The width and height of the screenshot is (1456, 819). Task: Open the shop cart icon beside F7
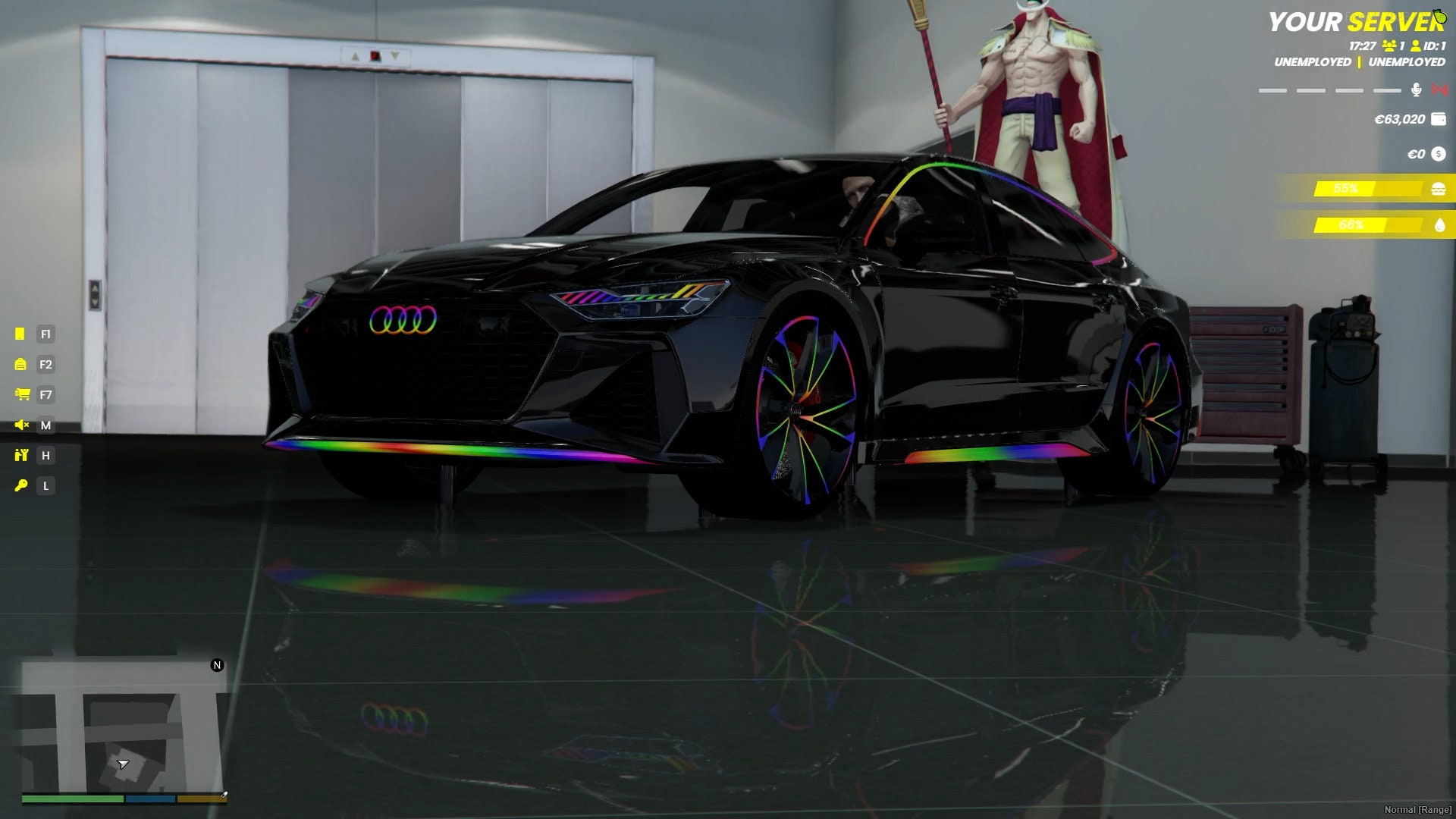click(22, 395)
